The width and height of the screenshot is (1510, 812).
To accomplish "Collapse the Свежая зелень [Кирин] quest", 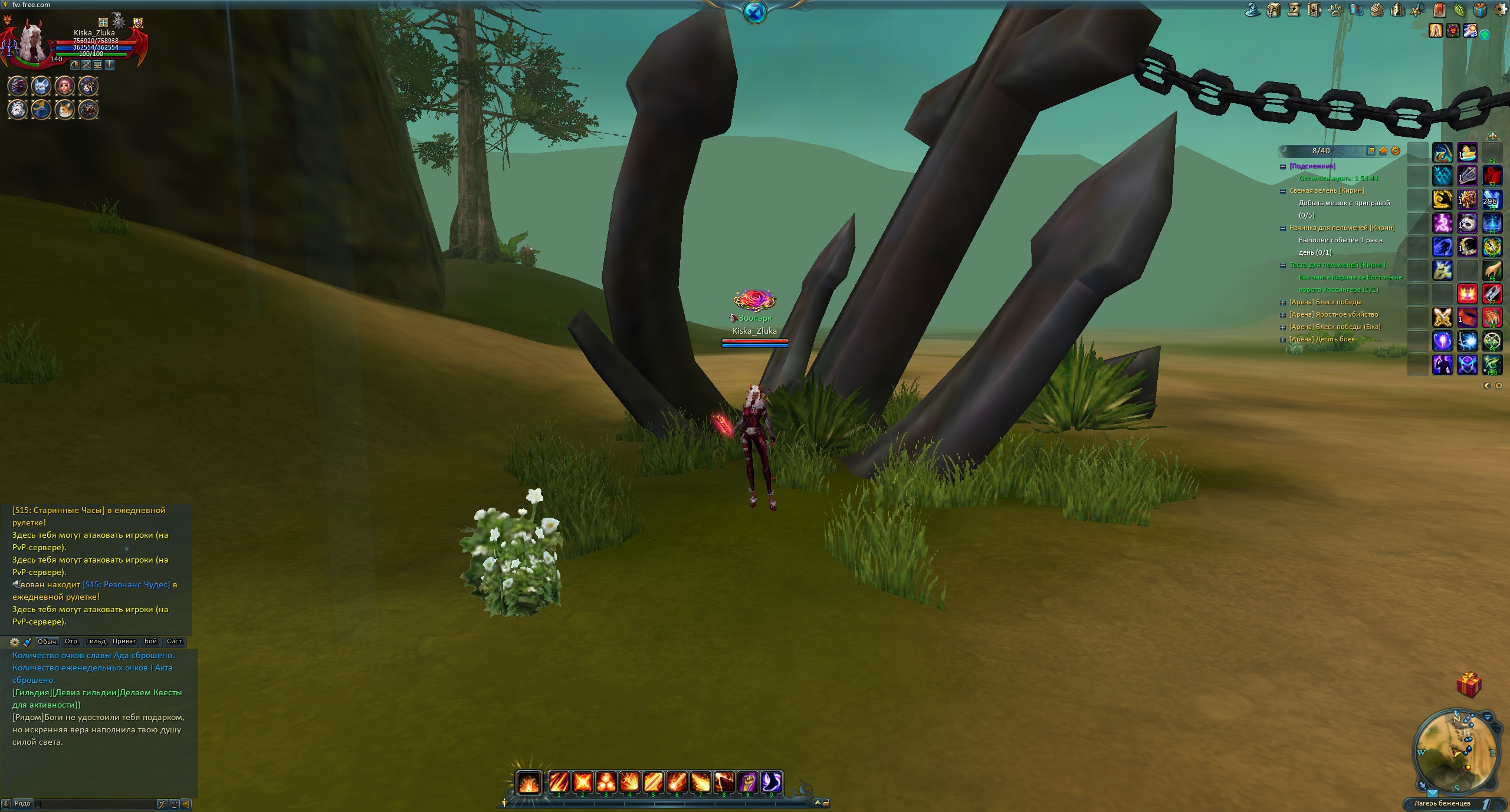I will click(x=1282, y=191).
